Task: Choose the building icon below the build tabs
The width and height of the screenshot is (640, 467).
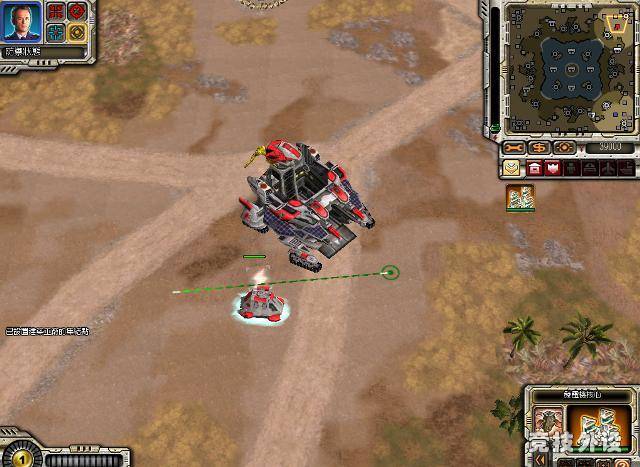Action: point(520,197)
